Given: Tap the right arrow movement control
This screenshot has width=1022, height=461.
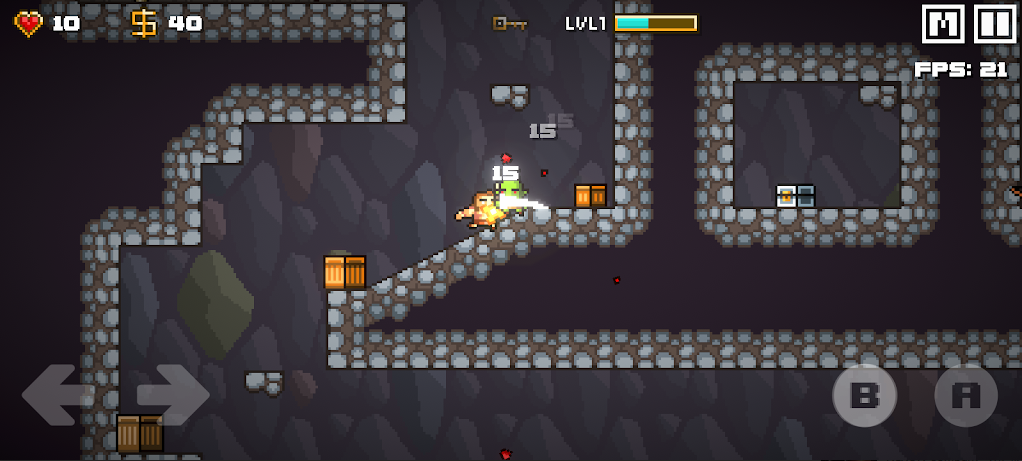Looking at the screenshot, I should (172, 395).
